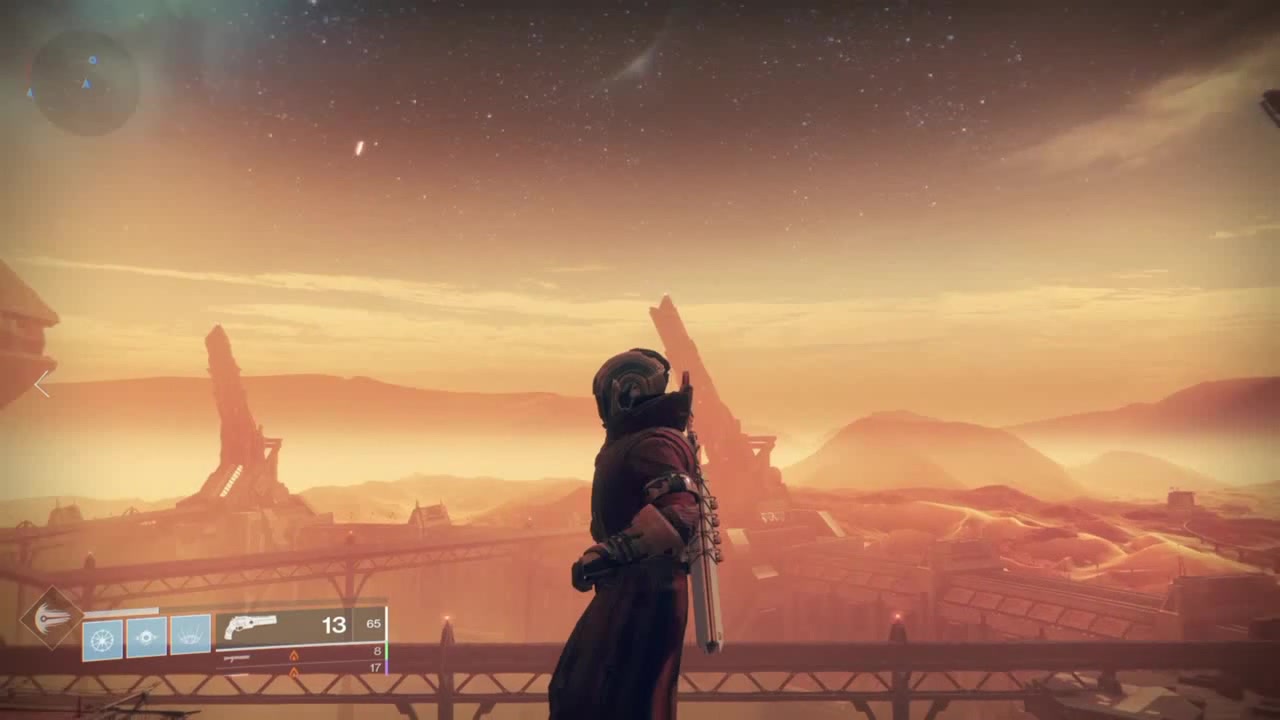The width and height of the screenshot is (1280, 720).
Task: Use the grenade ability icon
Action: point(146,637)
